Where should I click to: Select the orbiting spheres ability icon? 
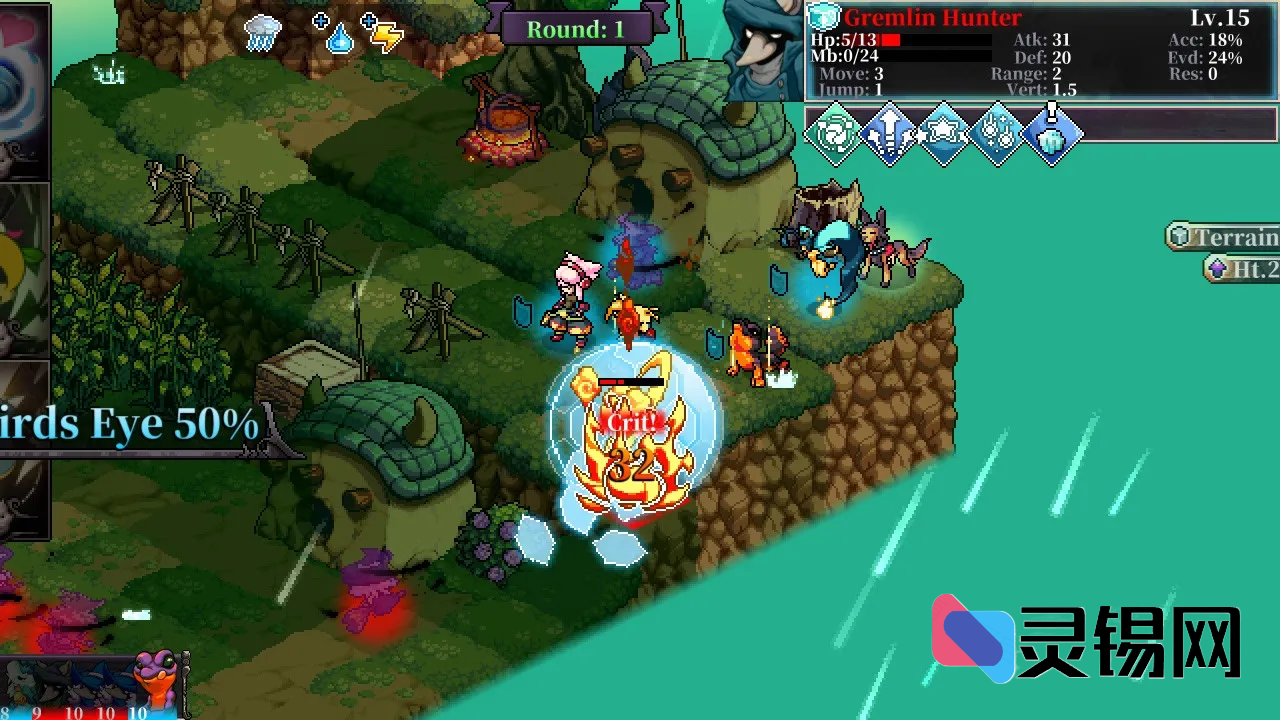coord(997,134)
